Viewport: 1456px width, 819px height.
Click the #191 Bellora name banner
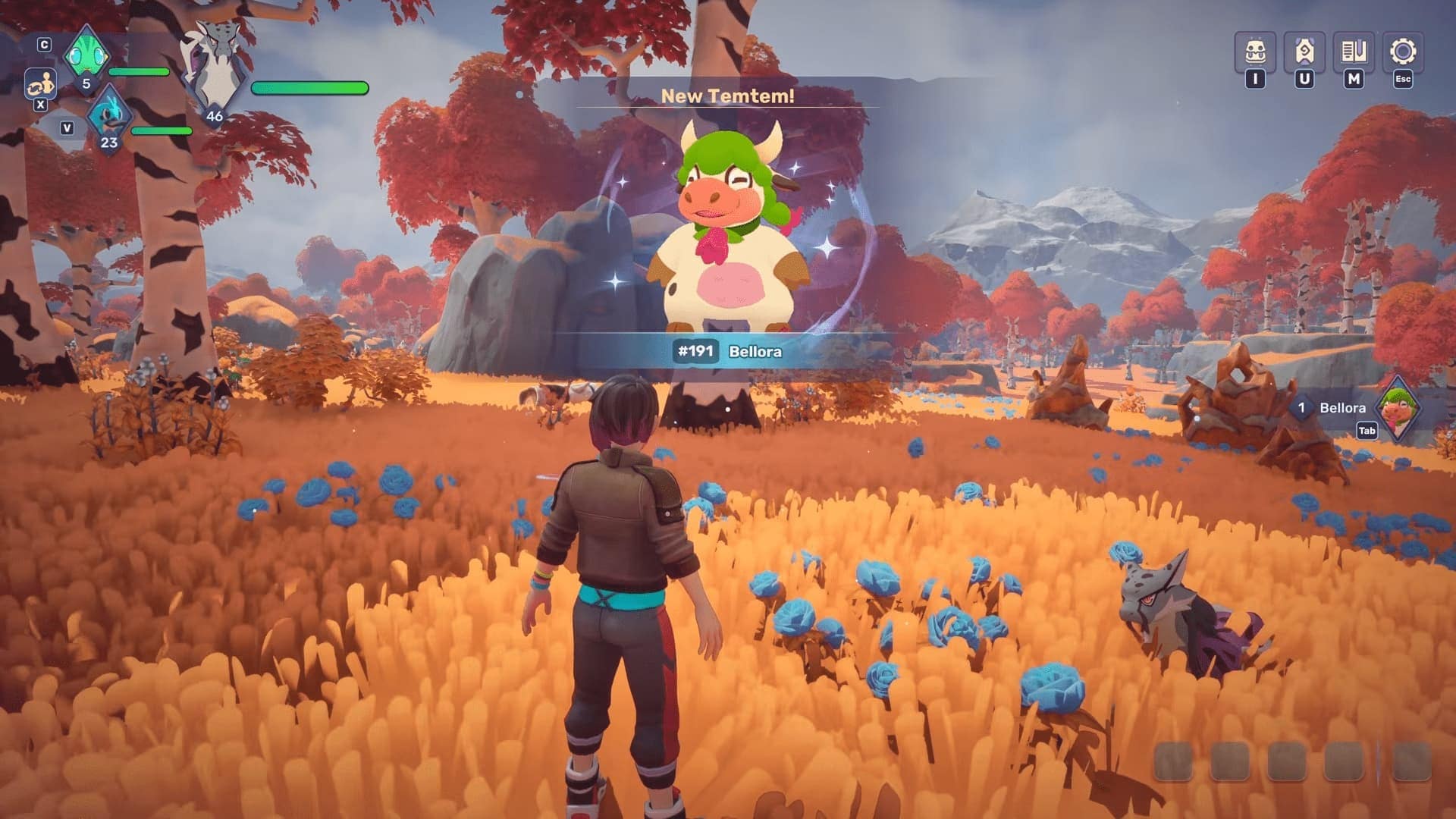point(728,351)
